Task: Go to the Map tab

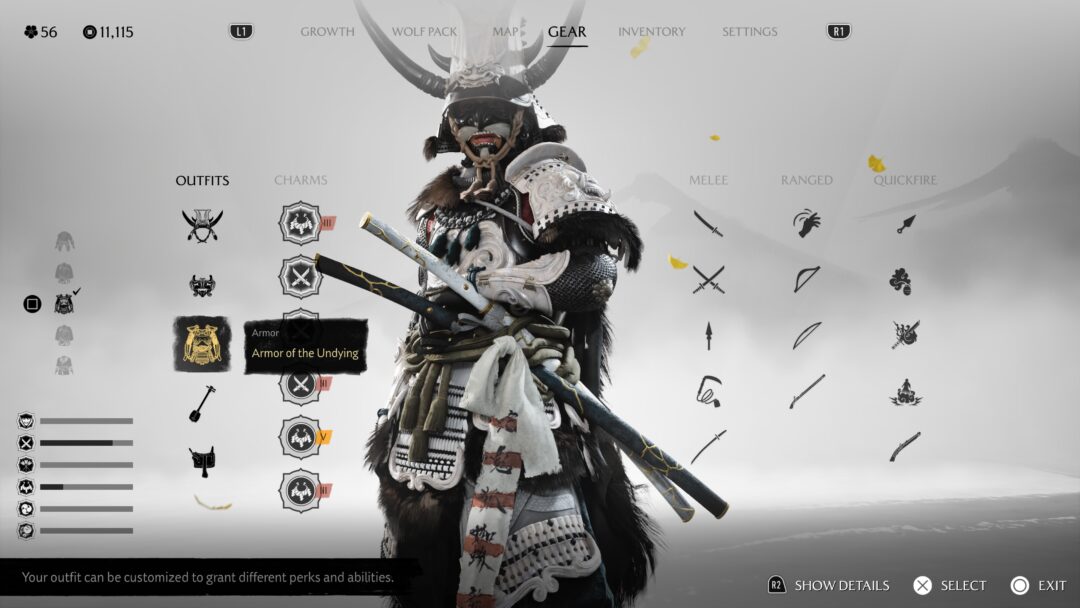Action: tap(505, 32)
